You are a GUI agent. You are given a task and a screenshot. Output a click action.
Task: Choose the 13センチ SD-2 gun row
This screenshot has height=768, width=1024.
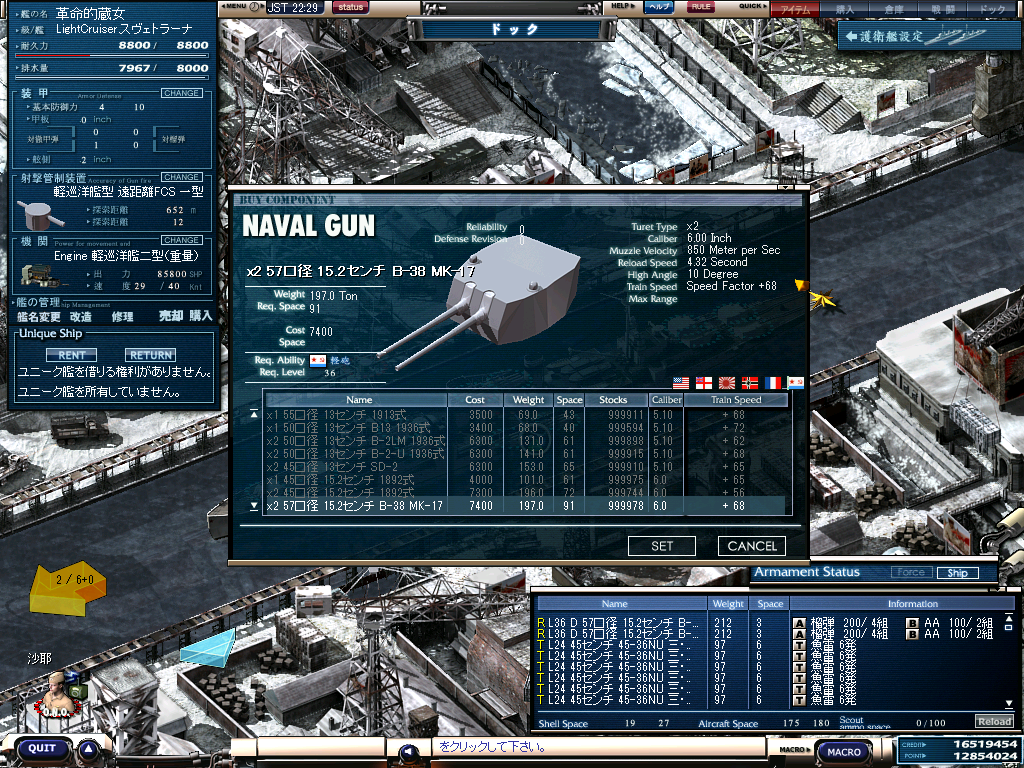click(355, 467)
